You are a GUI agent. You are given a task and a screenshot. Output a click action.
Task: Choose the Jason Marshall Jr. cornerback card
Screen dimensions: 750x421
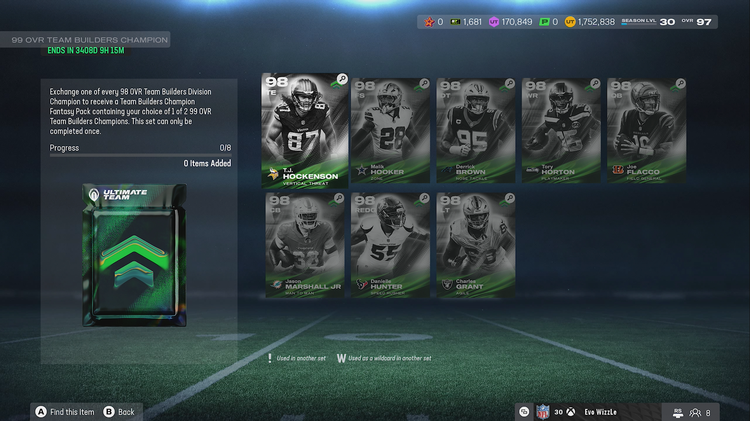[x=303, y=246]
